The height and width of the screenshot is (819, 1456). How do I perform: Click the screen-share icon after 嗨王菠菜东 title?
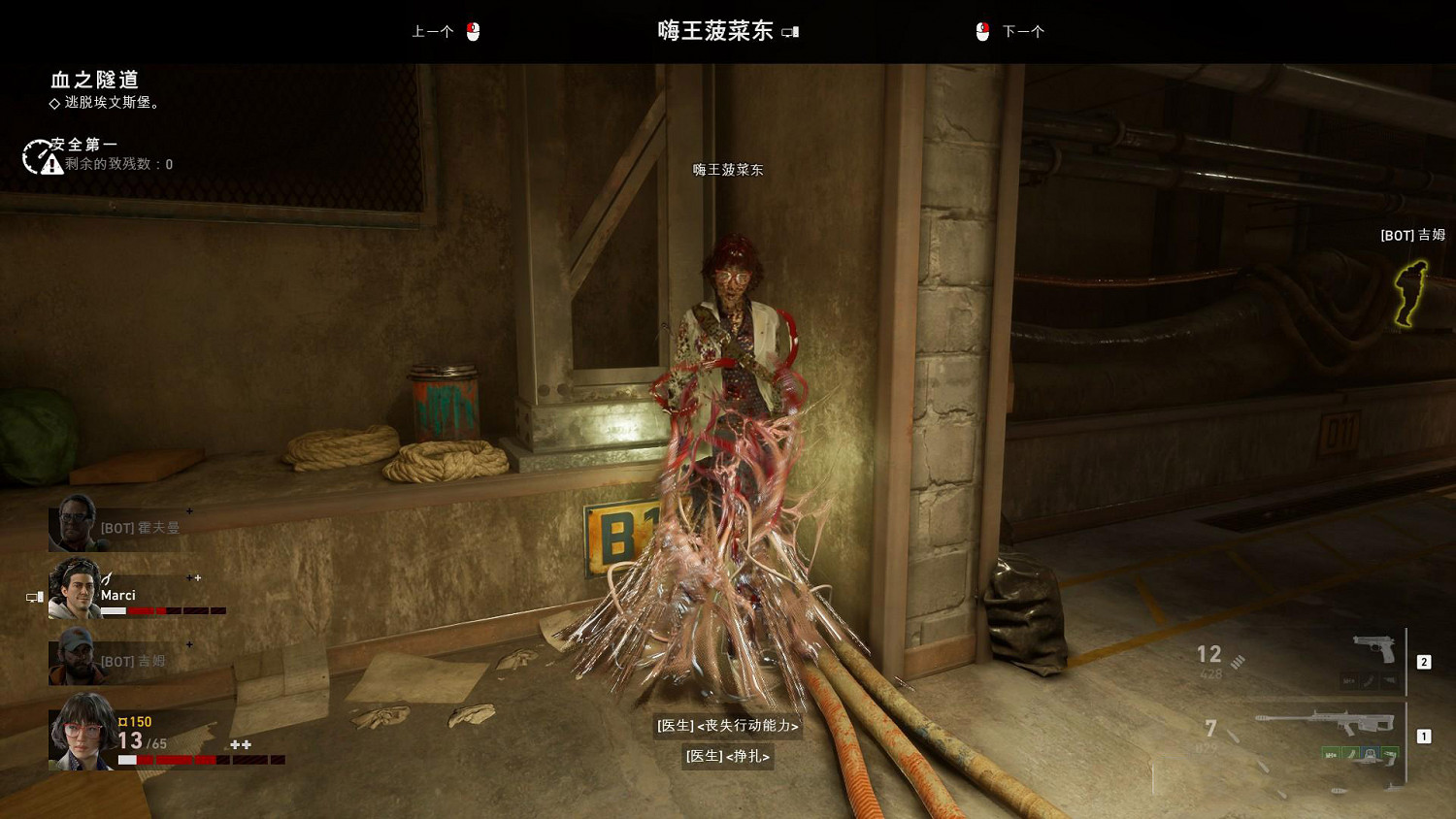tap(792, 31)
